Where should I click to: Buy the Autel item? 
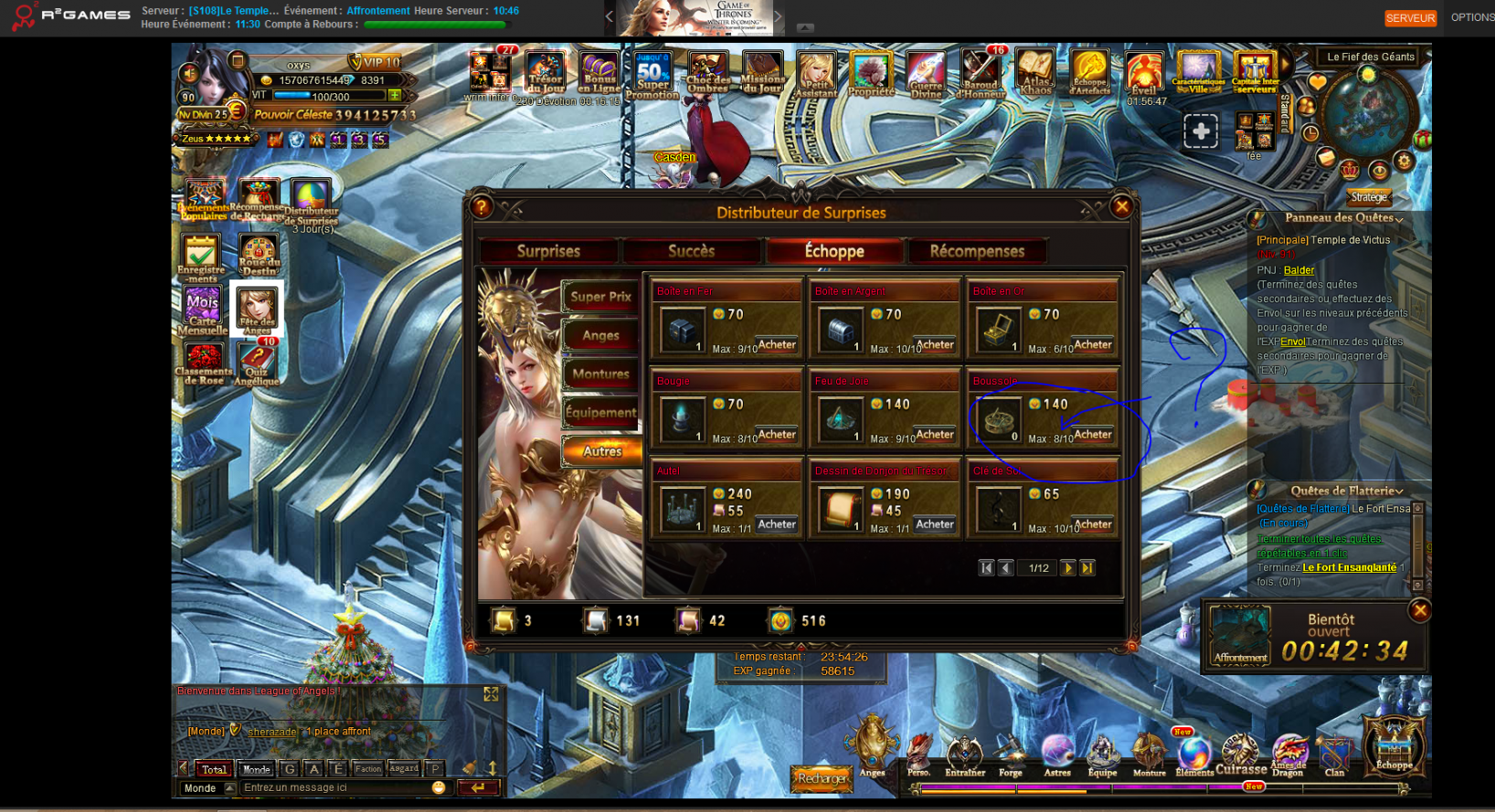coord(777,524)
